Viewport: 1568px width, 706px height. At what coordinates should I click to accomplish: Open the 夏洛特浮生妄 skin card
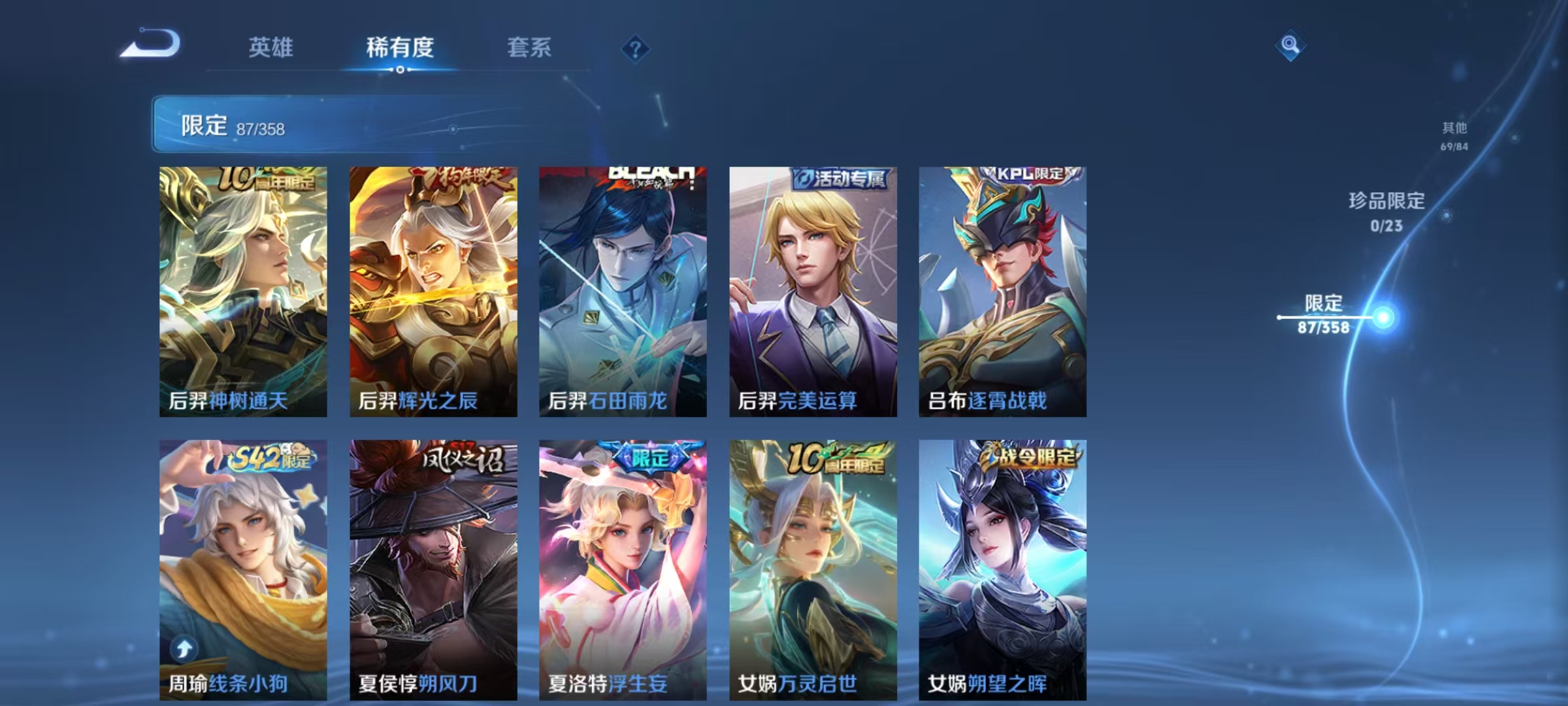(x=620, y=575)
